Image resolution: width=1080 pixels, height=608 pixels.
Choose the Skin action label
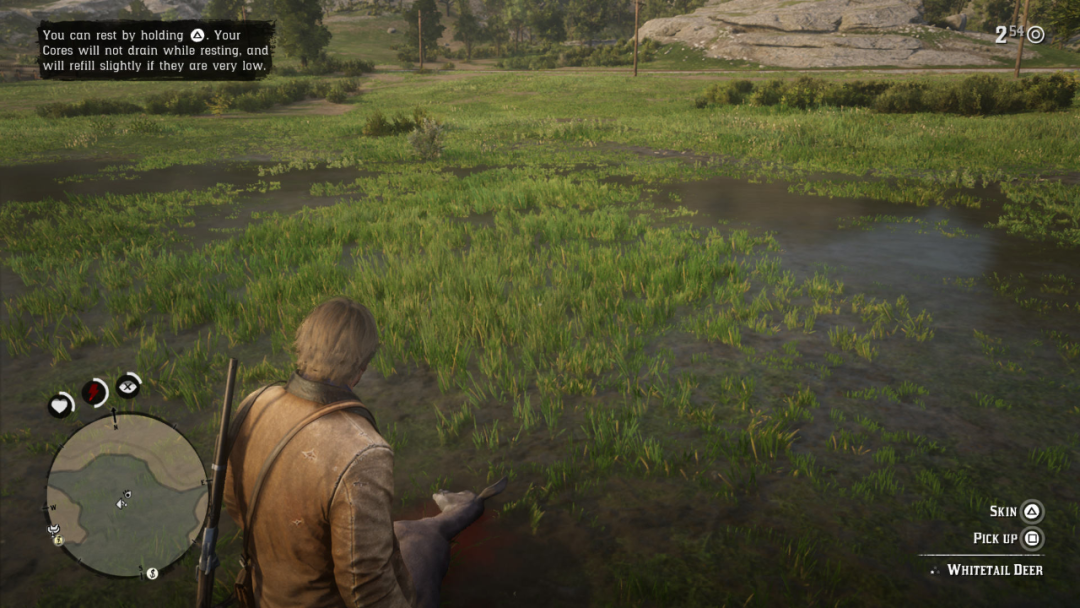[x=1003, y=511]
